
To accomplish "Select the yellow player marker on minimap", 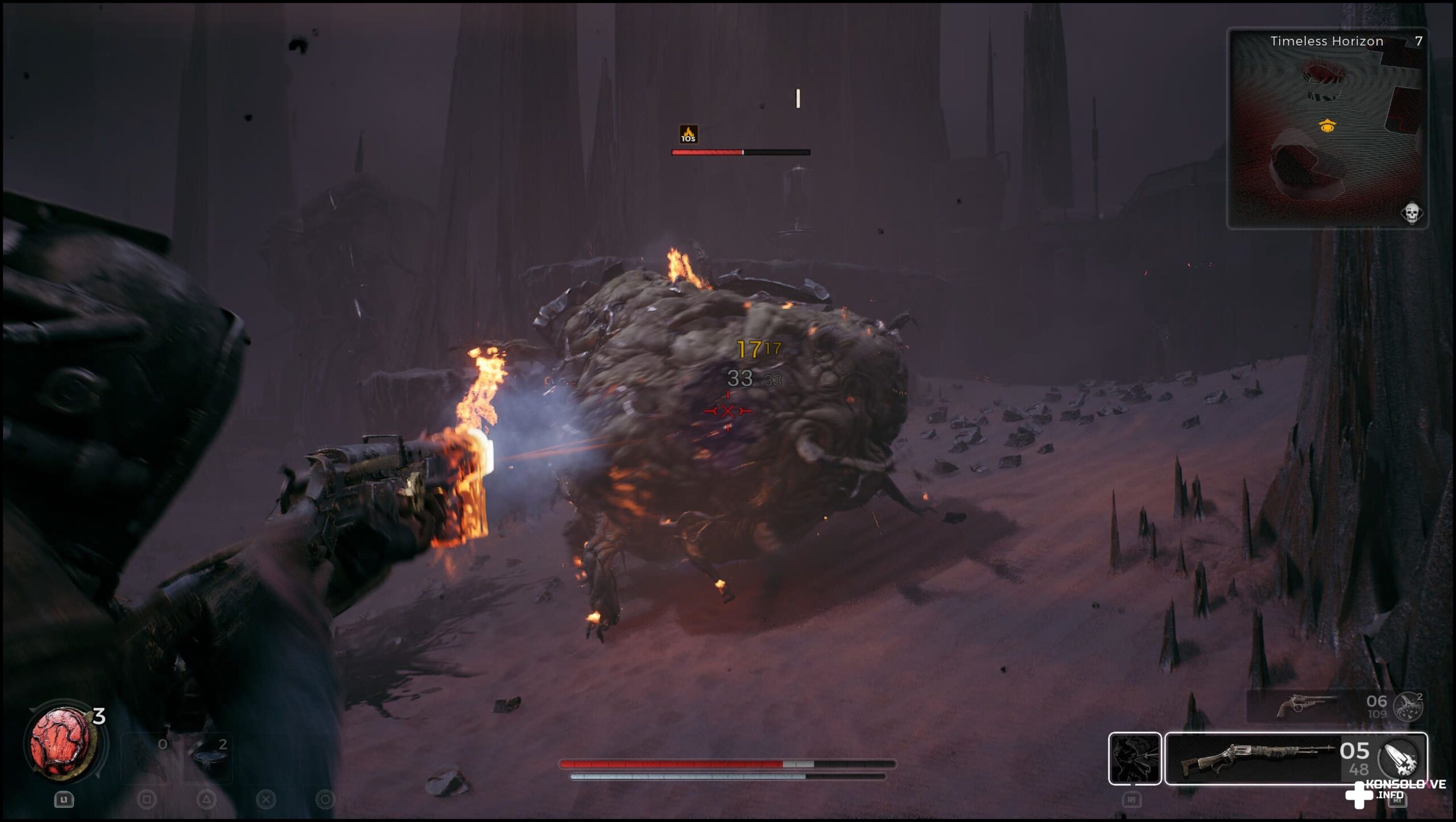I will click(1327, 126).
